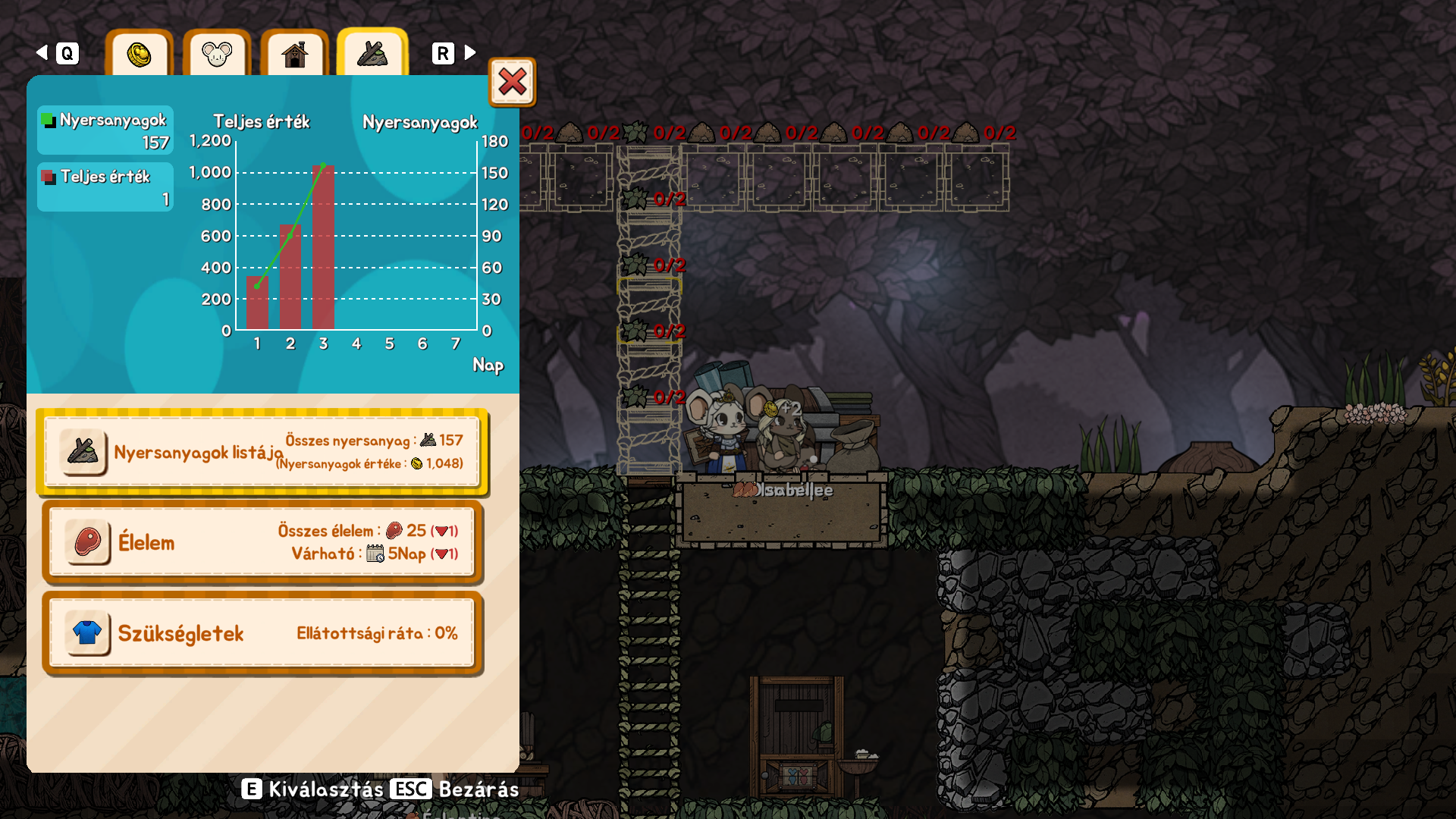Go to next tab with right arrow
Image resolution: width=1456 pixels, height=819 pixels.
[470, 52]
